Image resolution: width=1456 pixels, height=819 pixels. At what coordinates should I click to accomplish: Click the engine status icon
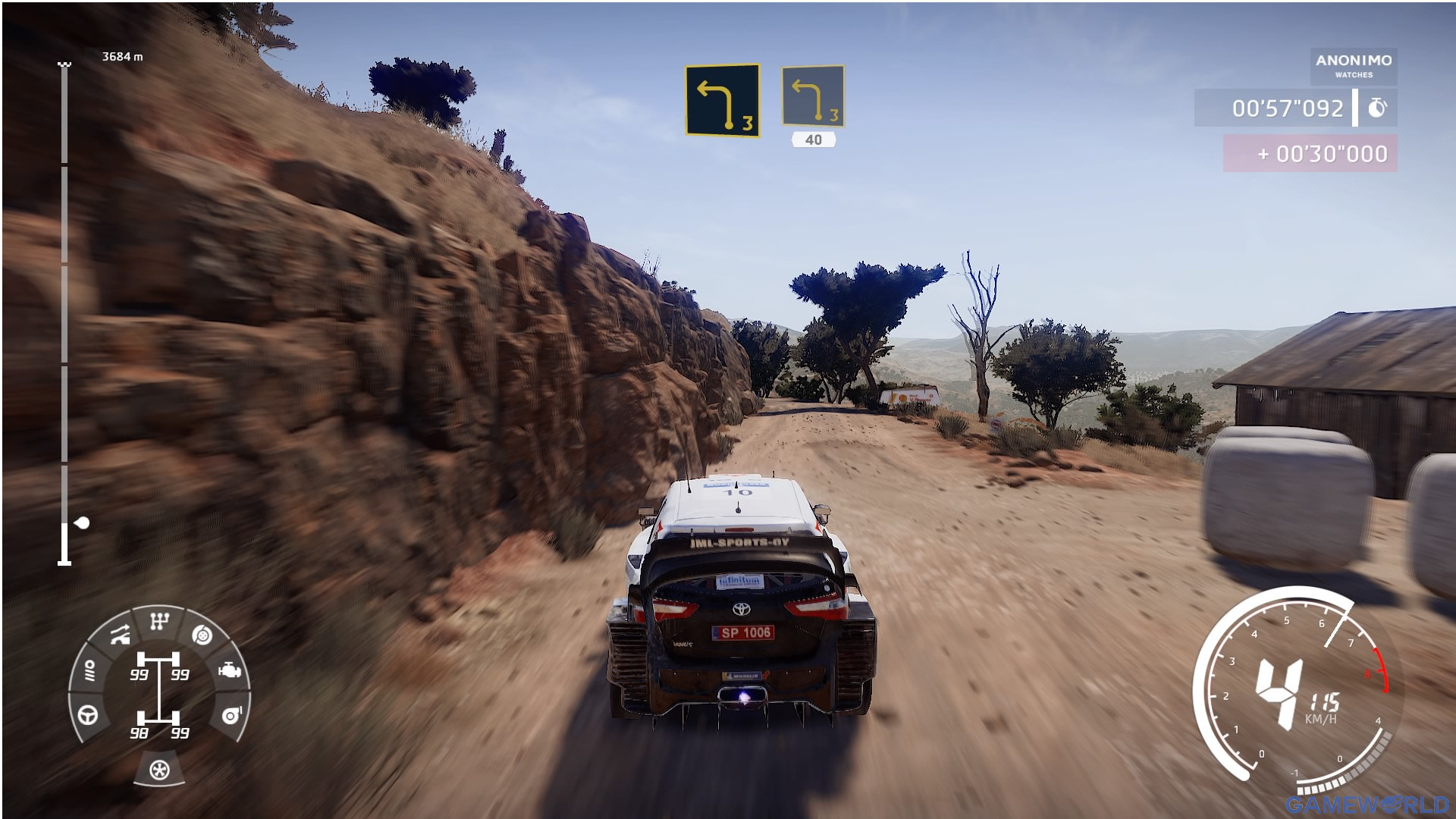point(229,671)
